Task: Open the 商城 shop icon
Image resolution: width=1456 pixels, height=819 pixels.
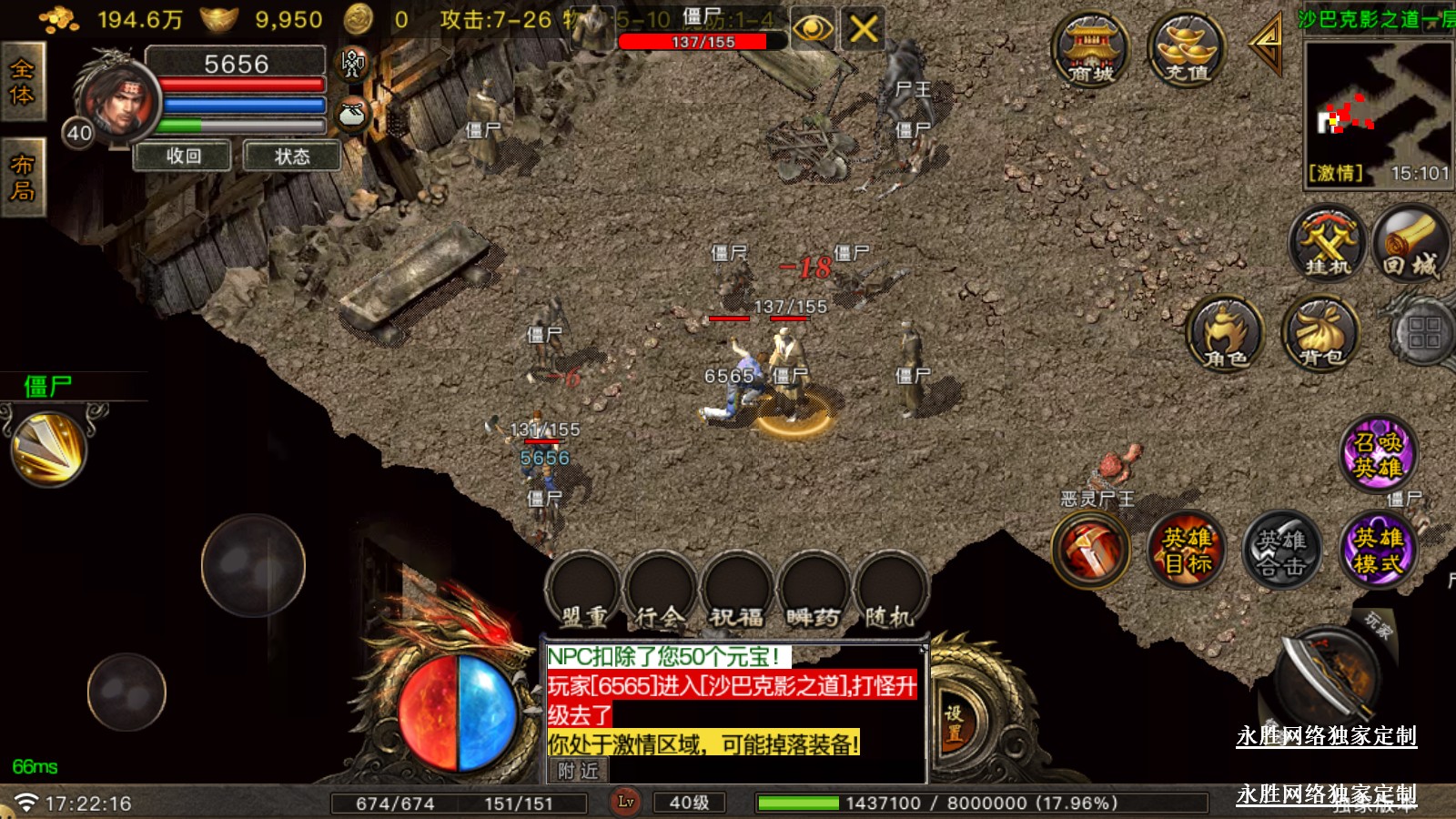Action: tap(1090, 49)
